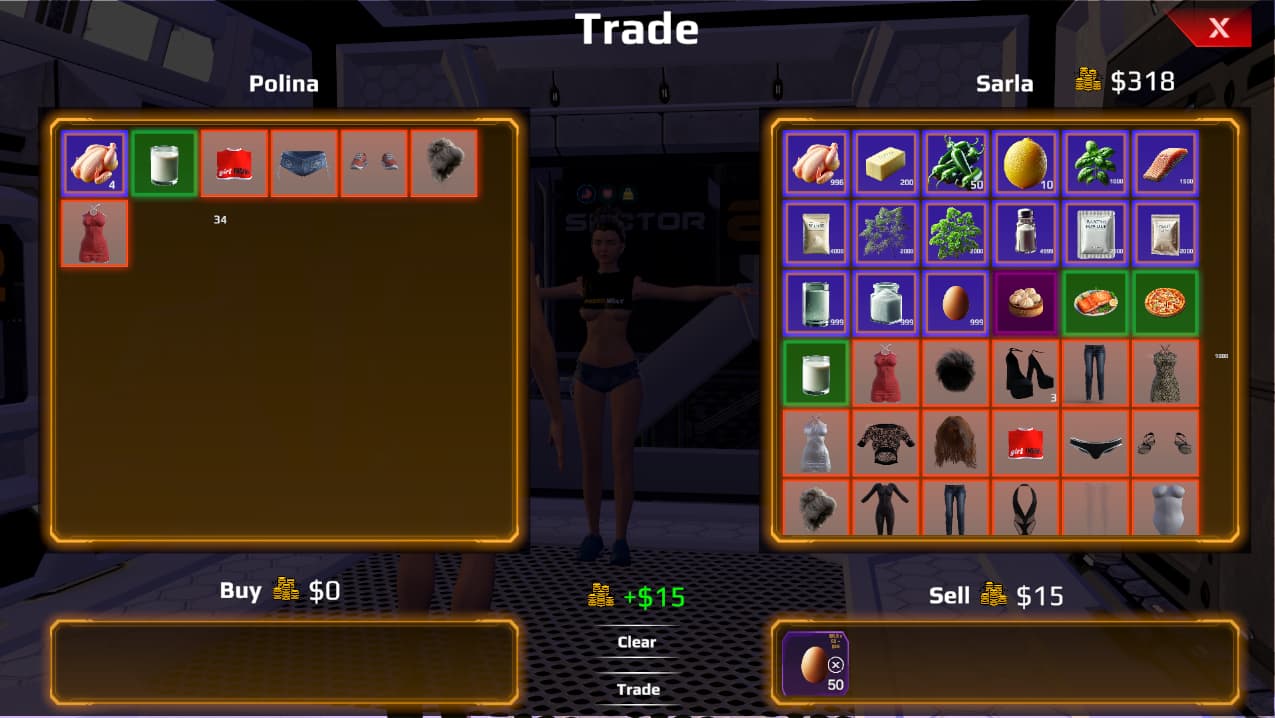Select Sarla's green chili peppers
This screenshot has width=1275, height=718.
[x=956, y=163]
